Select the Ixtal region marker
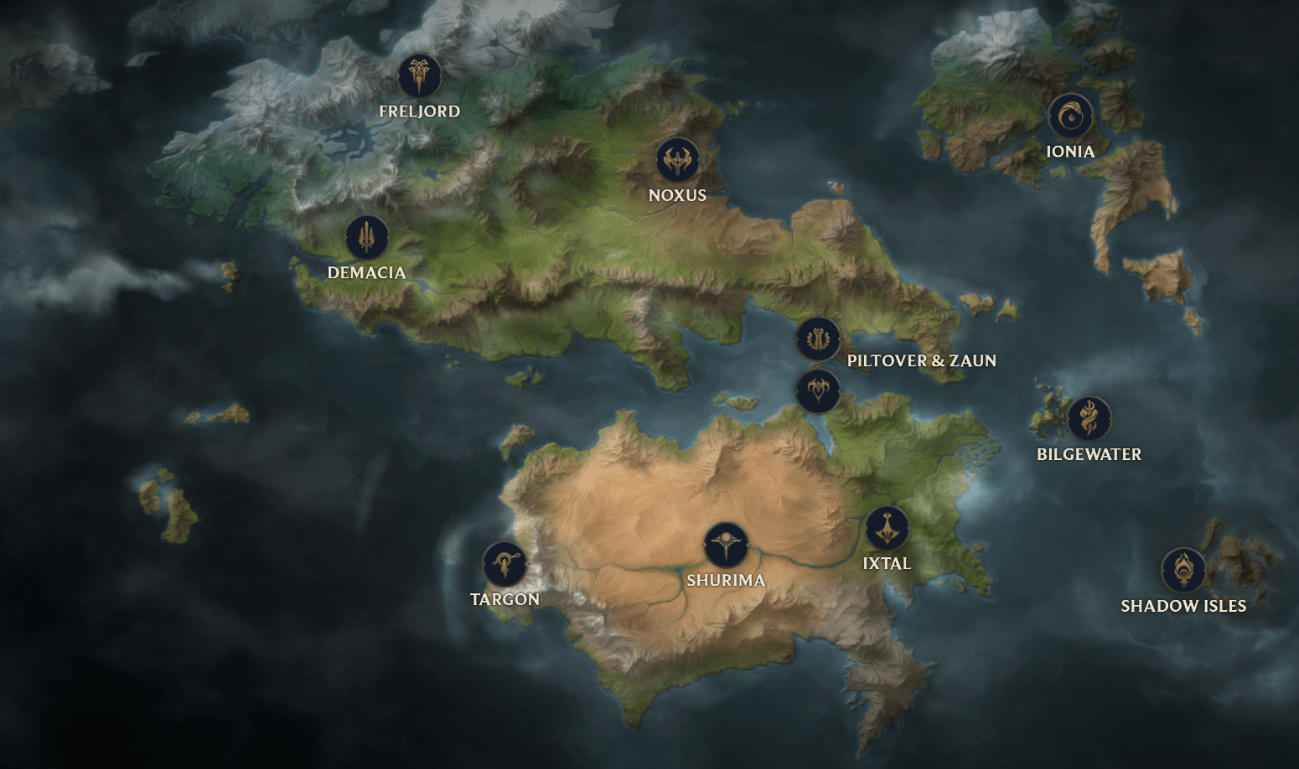 tap(887, 528)
